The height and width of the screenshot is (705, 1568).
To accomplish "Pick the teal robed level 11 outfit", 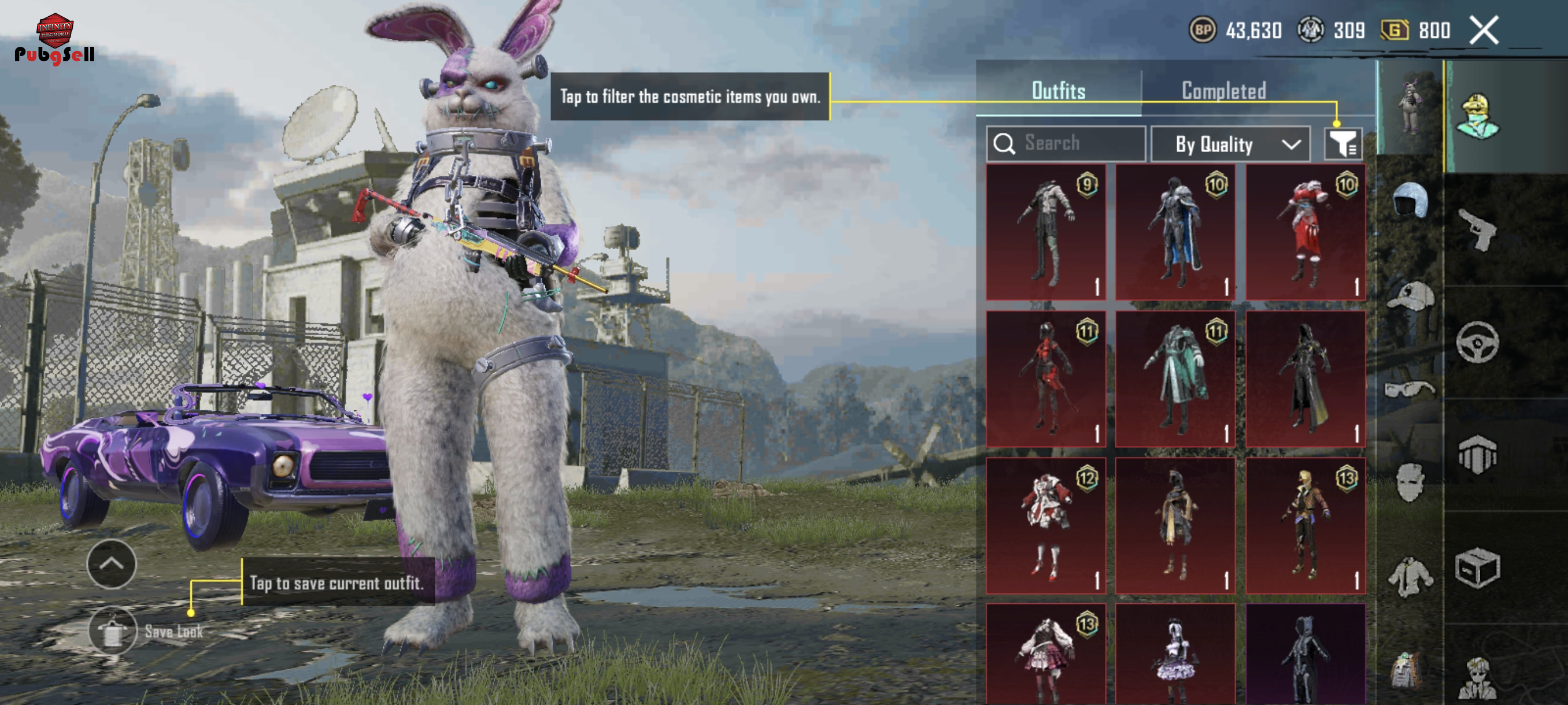I will point(1175,379).
